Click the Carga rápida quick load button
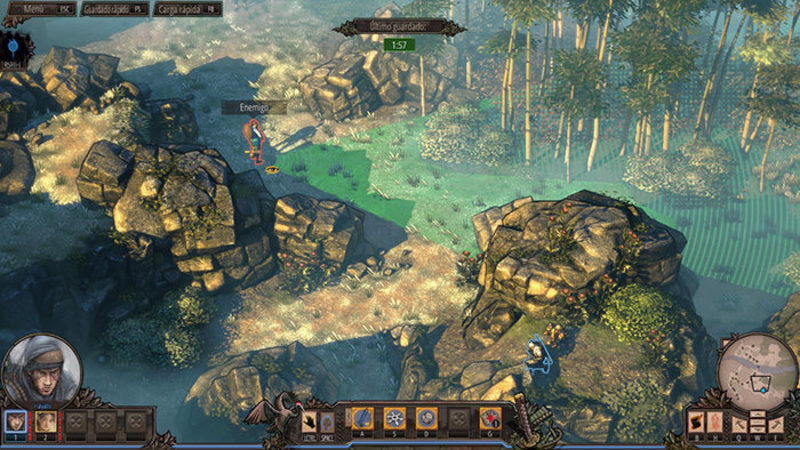Viewport: 800px width, 450px height. tap(190, 9)
